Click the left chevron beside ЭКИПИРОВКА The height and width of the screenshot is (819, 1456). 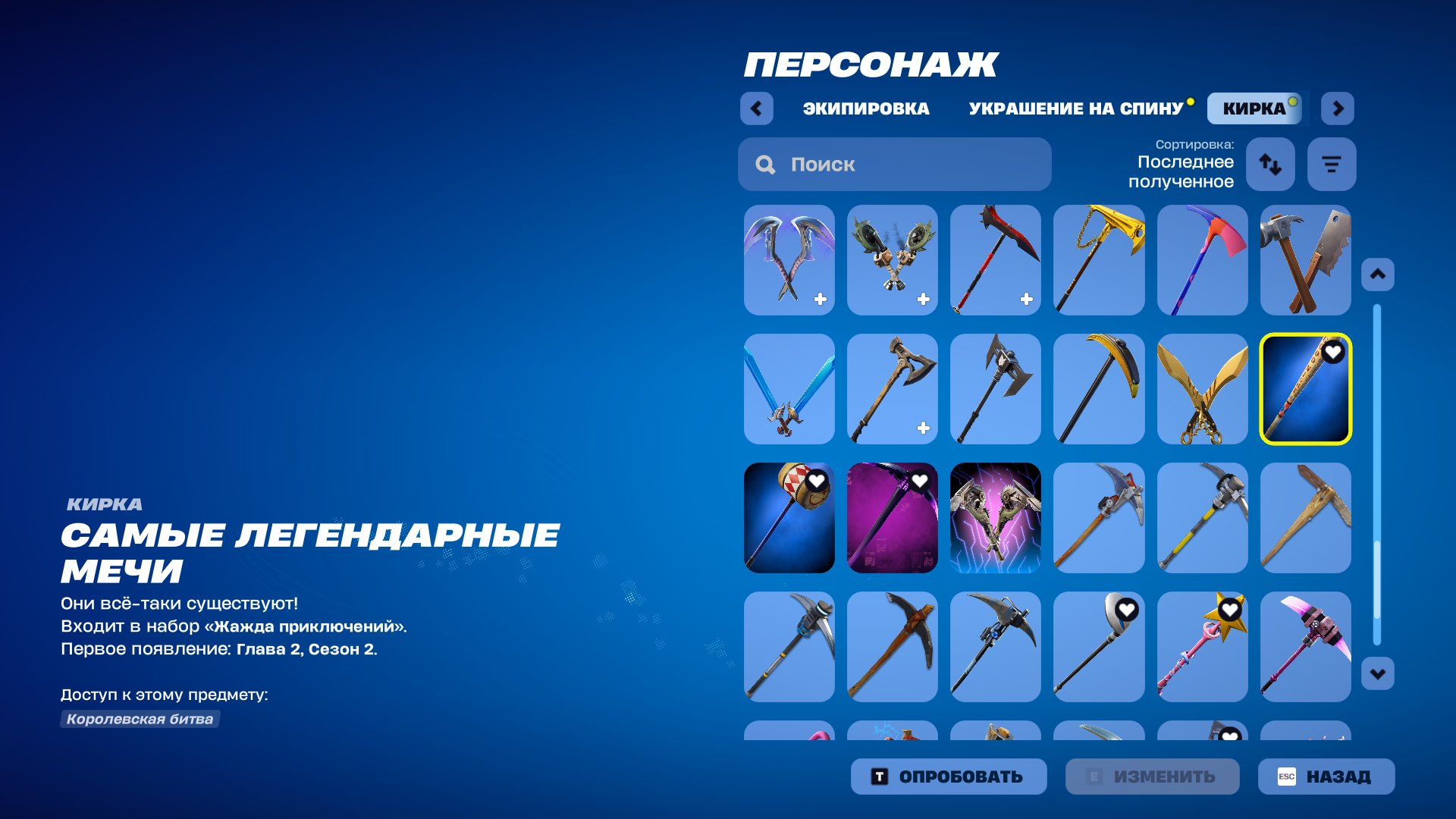pyautogui.click(x=755, y=108)
